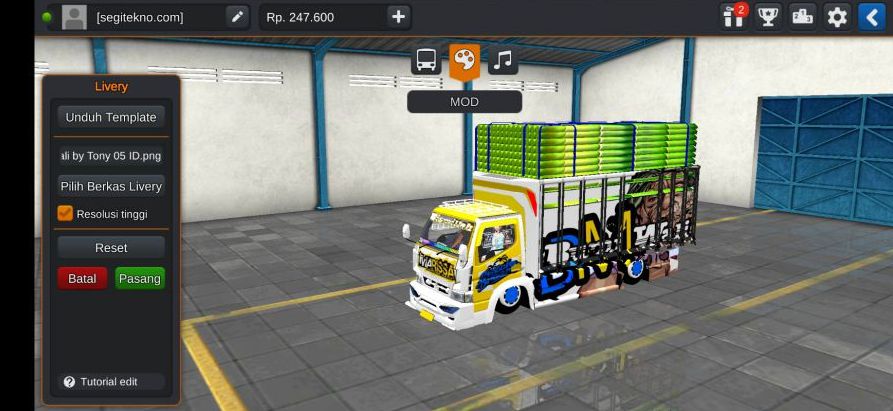Open the music note tab
The image size is (893, 411).
point(503,60)
